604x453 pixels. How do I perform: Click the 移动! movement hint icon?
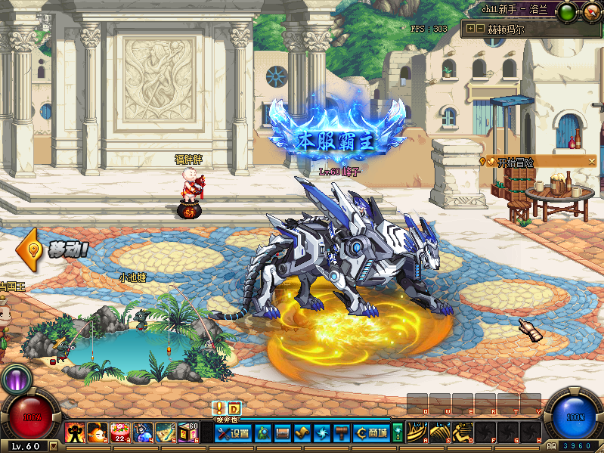coord(32,246)
